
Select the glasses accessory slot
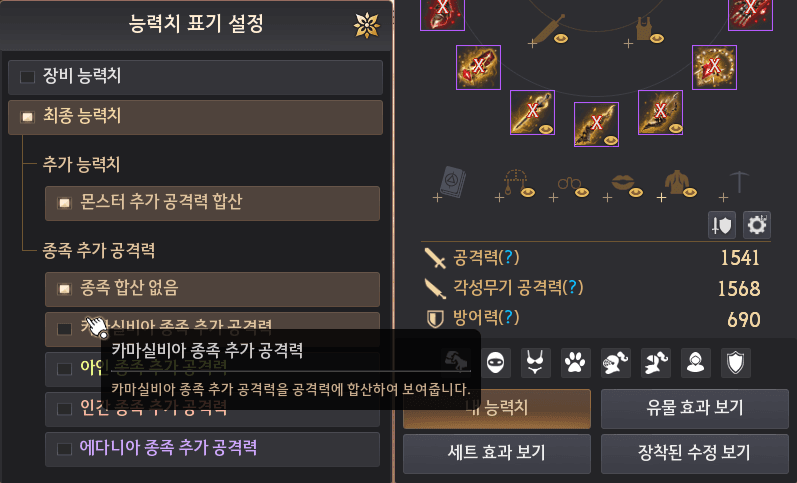click(x=568, y=183)
